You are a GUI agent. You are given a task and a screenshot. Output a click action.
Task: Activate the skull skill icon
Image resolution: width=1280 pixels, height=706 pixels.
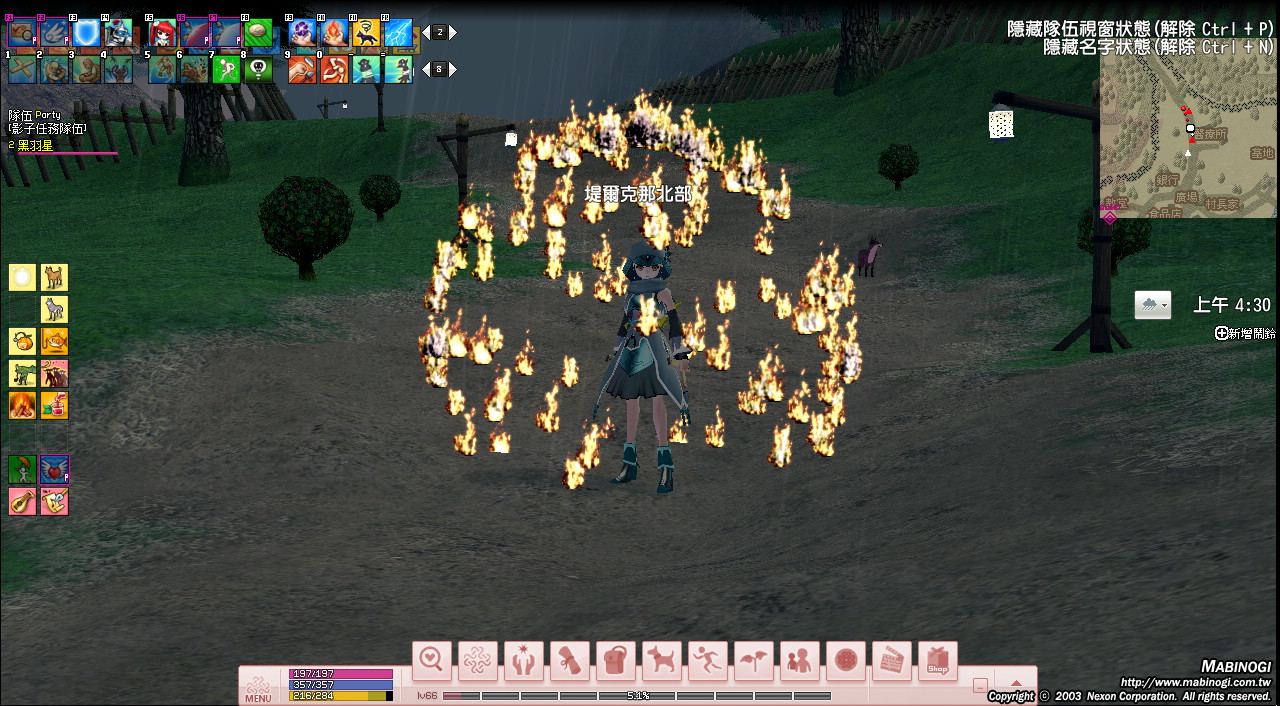pyautogui.click(x=258, y=69)
